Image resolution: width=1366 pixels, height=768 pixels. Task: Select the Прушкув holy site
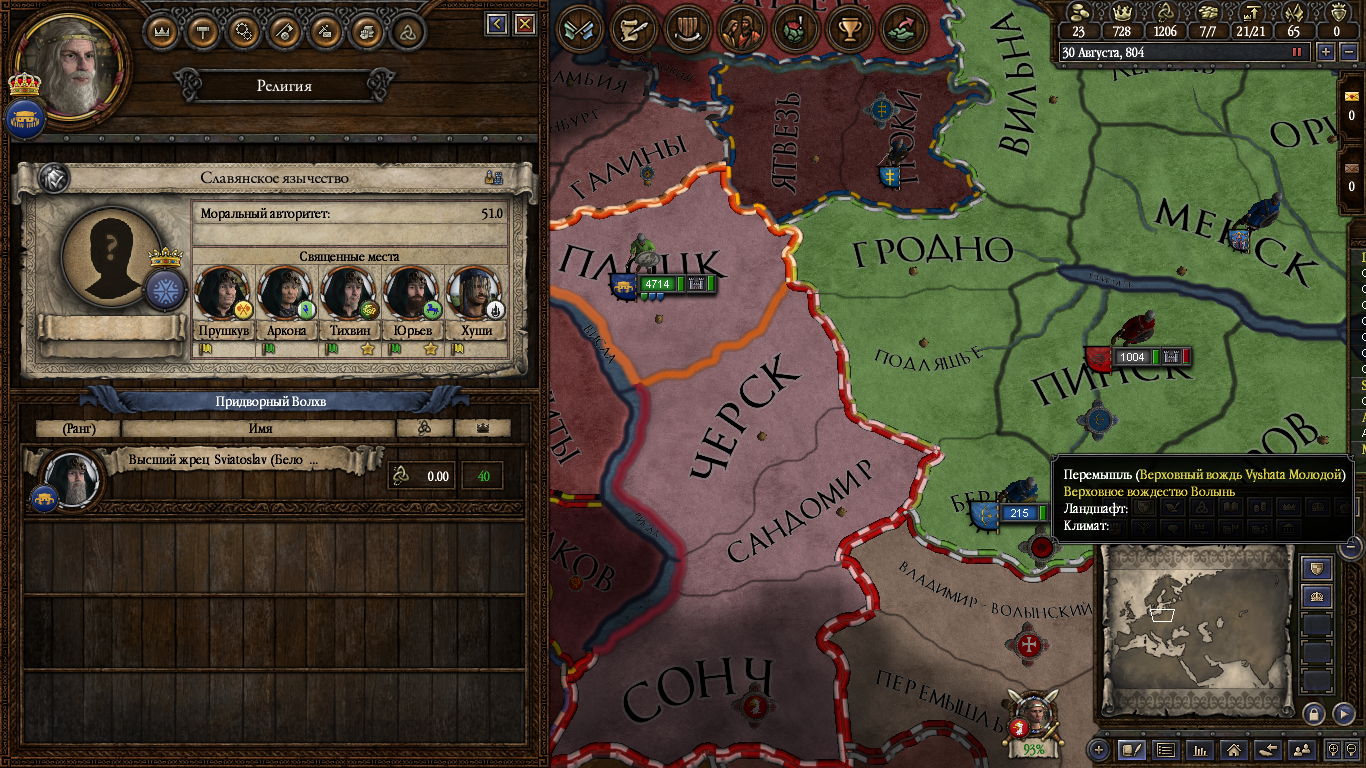pyautogui.click(x=223, y=293)
